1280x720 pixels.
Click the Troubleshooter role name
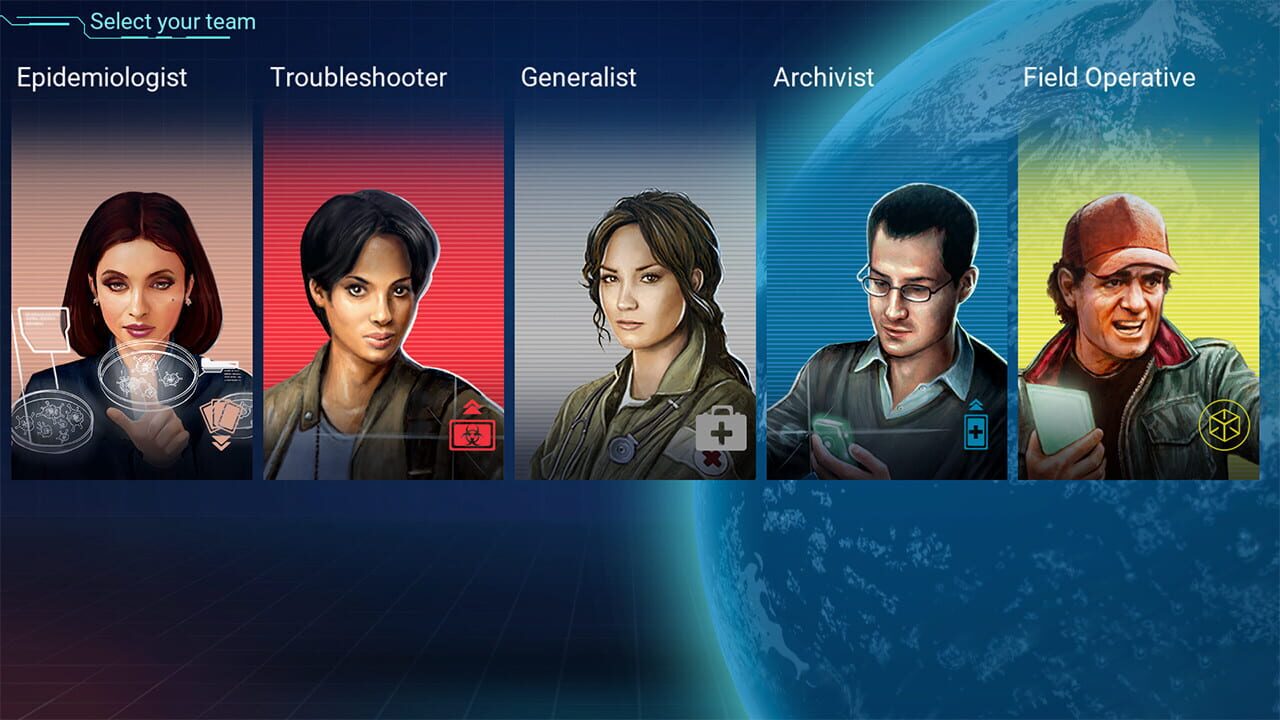(357, 78)
